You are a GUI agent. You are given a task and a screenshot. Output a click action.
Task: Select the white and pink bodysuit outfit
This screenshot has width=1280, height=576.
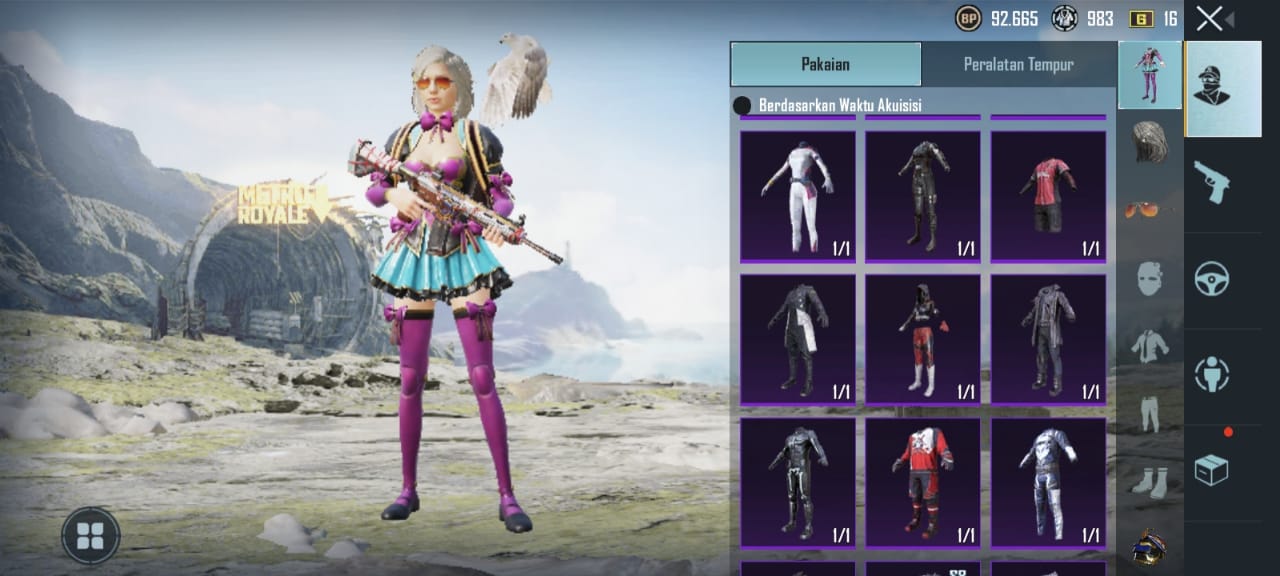click(x=798, y=196)
